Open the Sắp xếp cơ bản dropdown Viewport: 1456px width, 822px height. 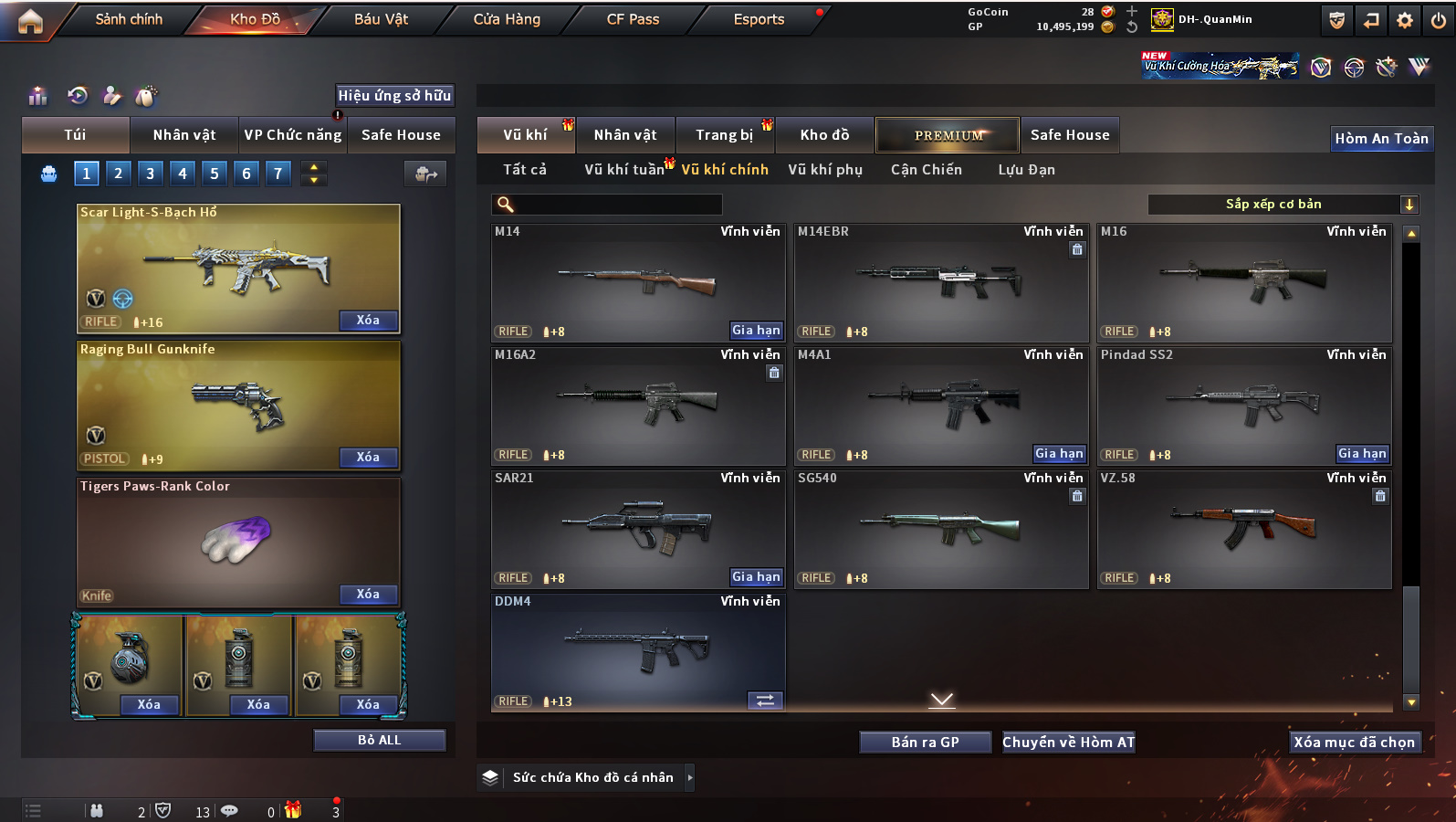click(x=1283, y=205)
